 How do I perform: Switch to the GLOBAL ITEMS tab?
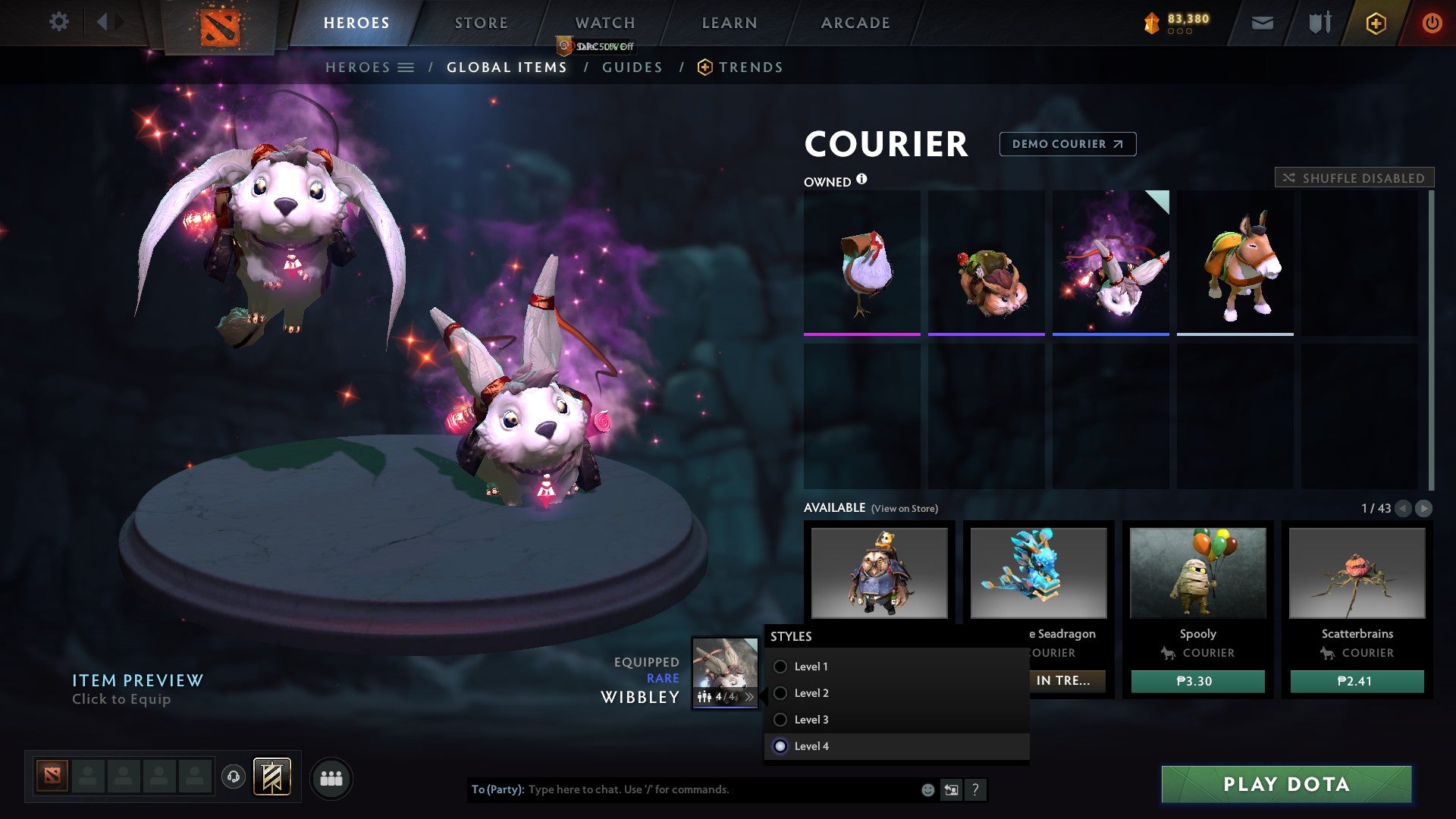[507, 67]
